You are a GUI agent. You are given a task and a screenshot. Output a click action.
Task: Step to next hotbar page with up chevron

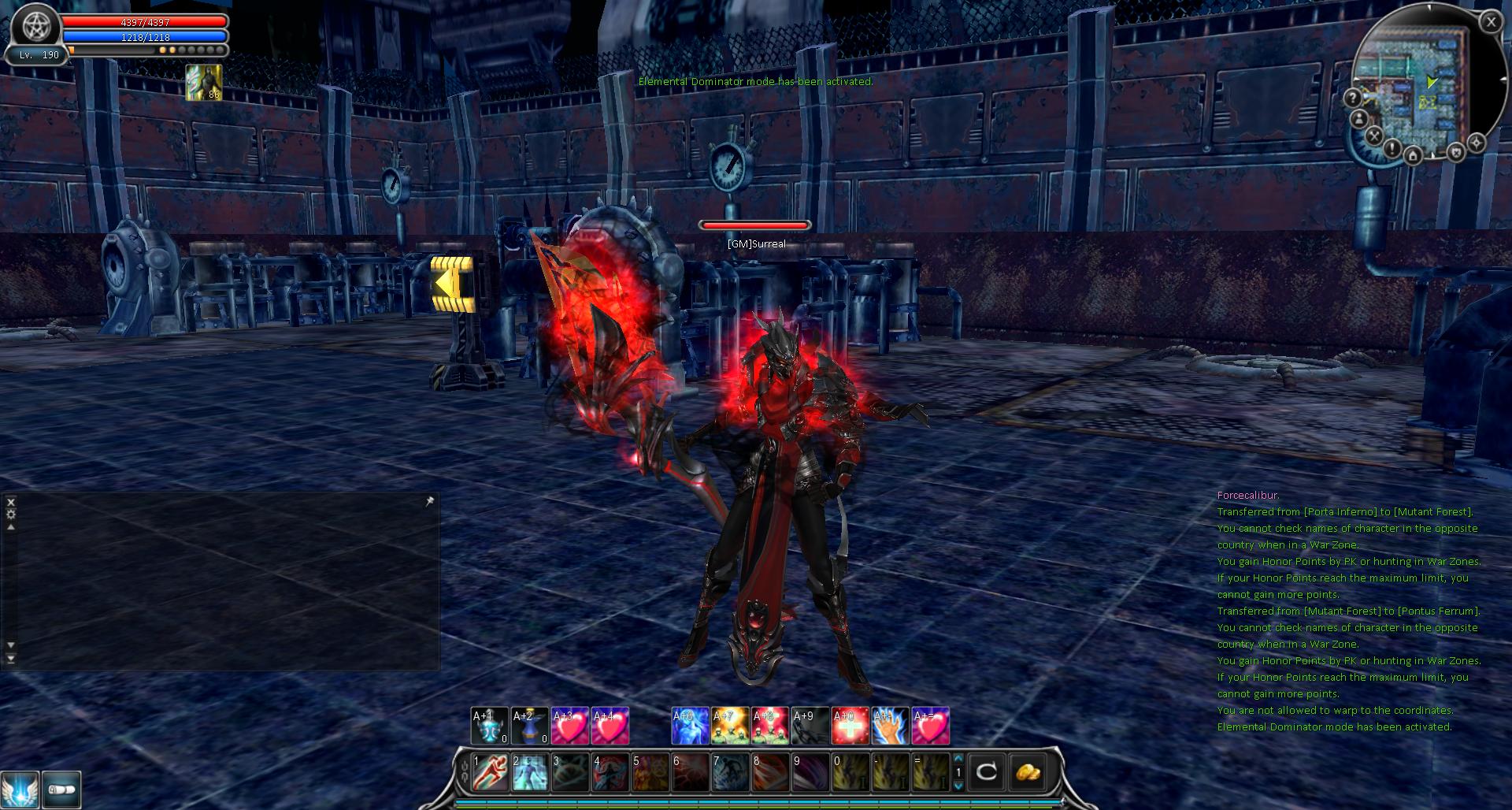[x=958, y=758]
